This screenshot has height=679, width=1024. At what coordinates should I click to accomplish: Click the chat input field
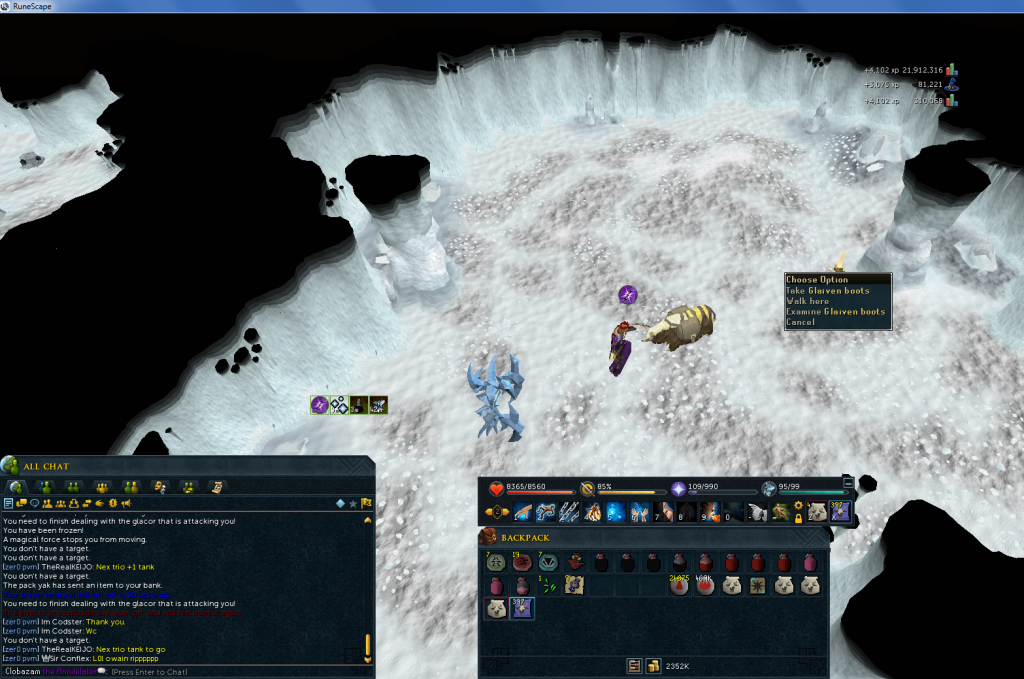click(200, 671)
